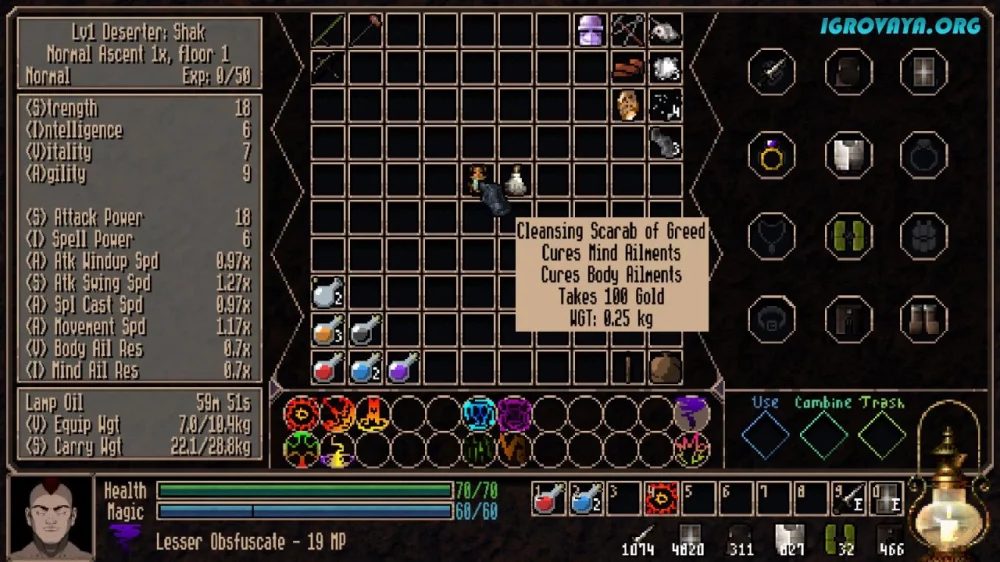Screen dimensions: 1000x562
Task: Select the brown sack in the inventory
Action: pyautogui.click(x=664, y=368)
